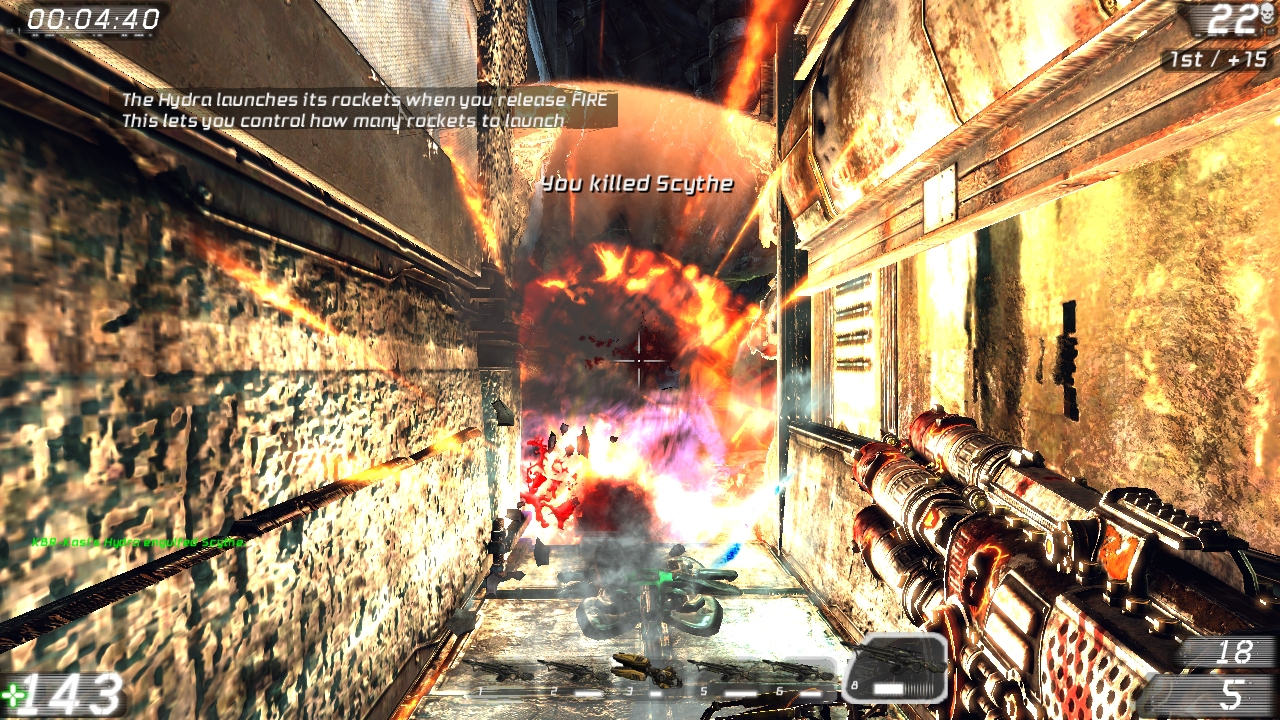
Task: Choose the yellow weapon in slot 3
Action: 645,669
